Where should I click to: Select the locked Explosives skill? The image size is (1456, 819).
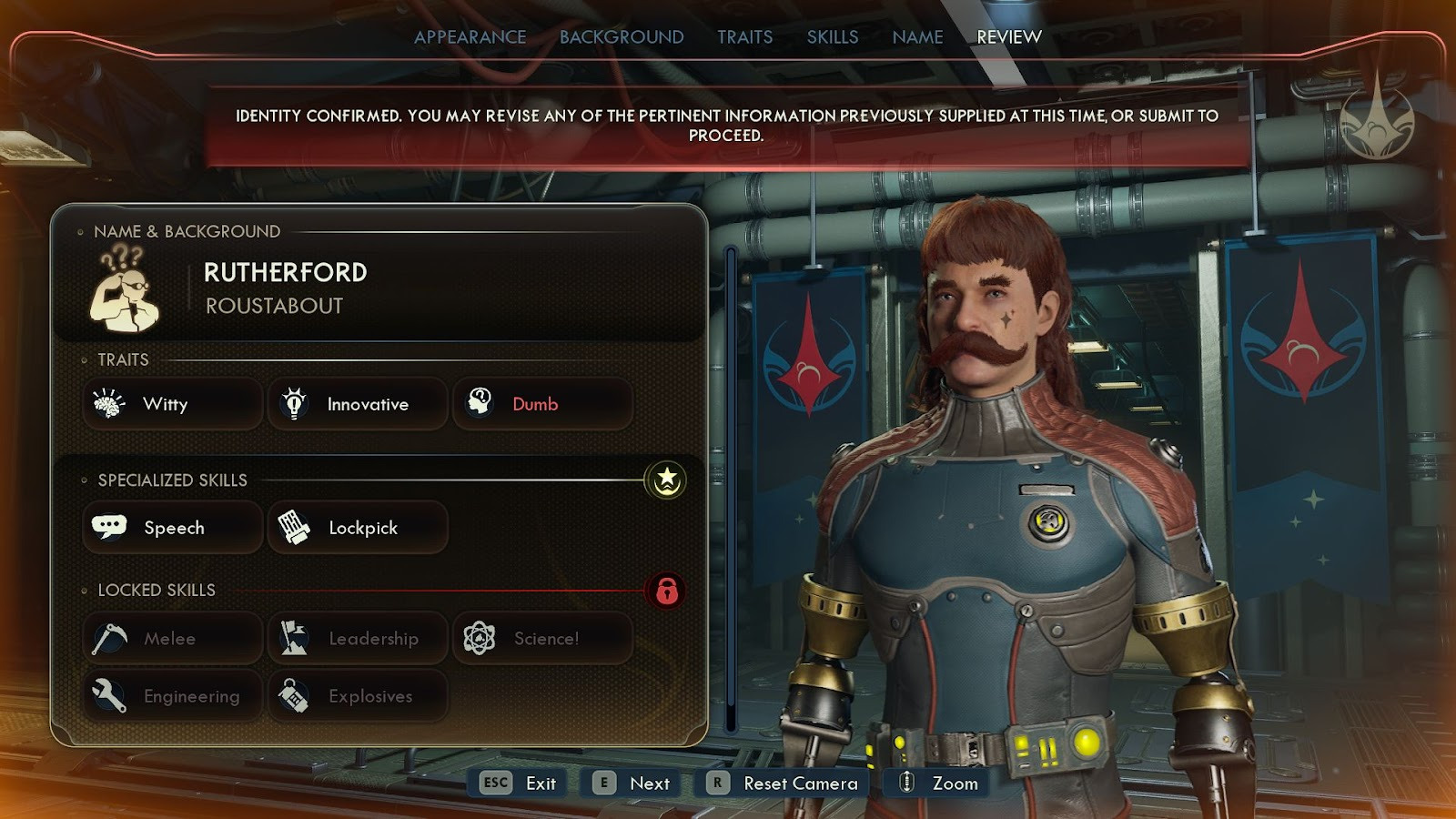pyautogui.click(x=358, y=696)
